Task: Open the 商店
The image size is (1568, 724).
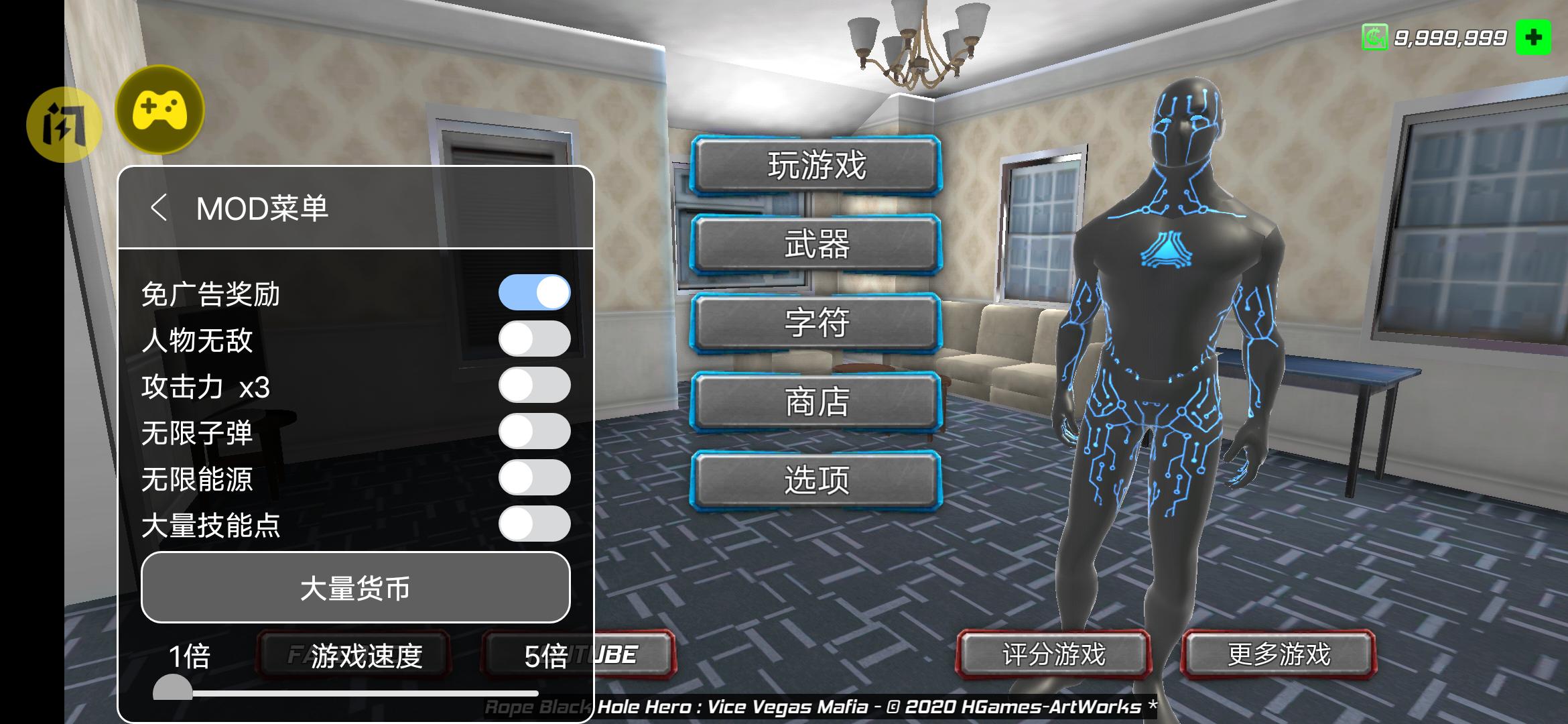Action: coord(818,402)
